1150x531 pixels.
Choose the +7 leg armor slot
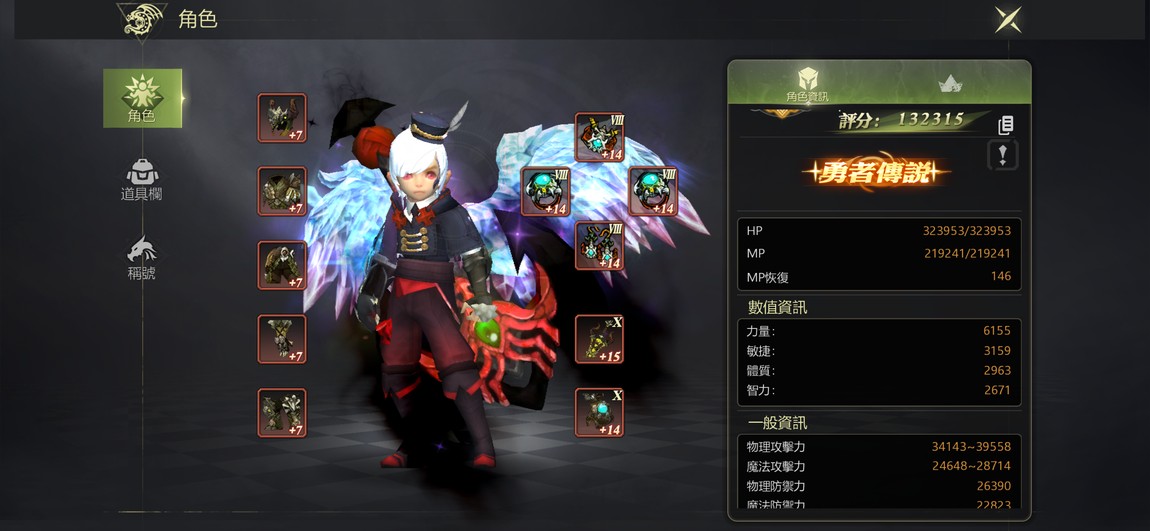282,265
